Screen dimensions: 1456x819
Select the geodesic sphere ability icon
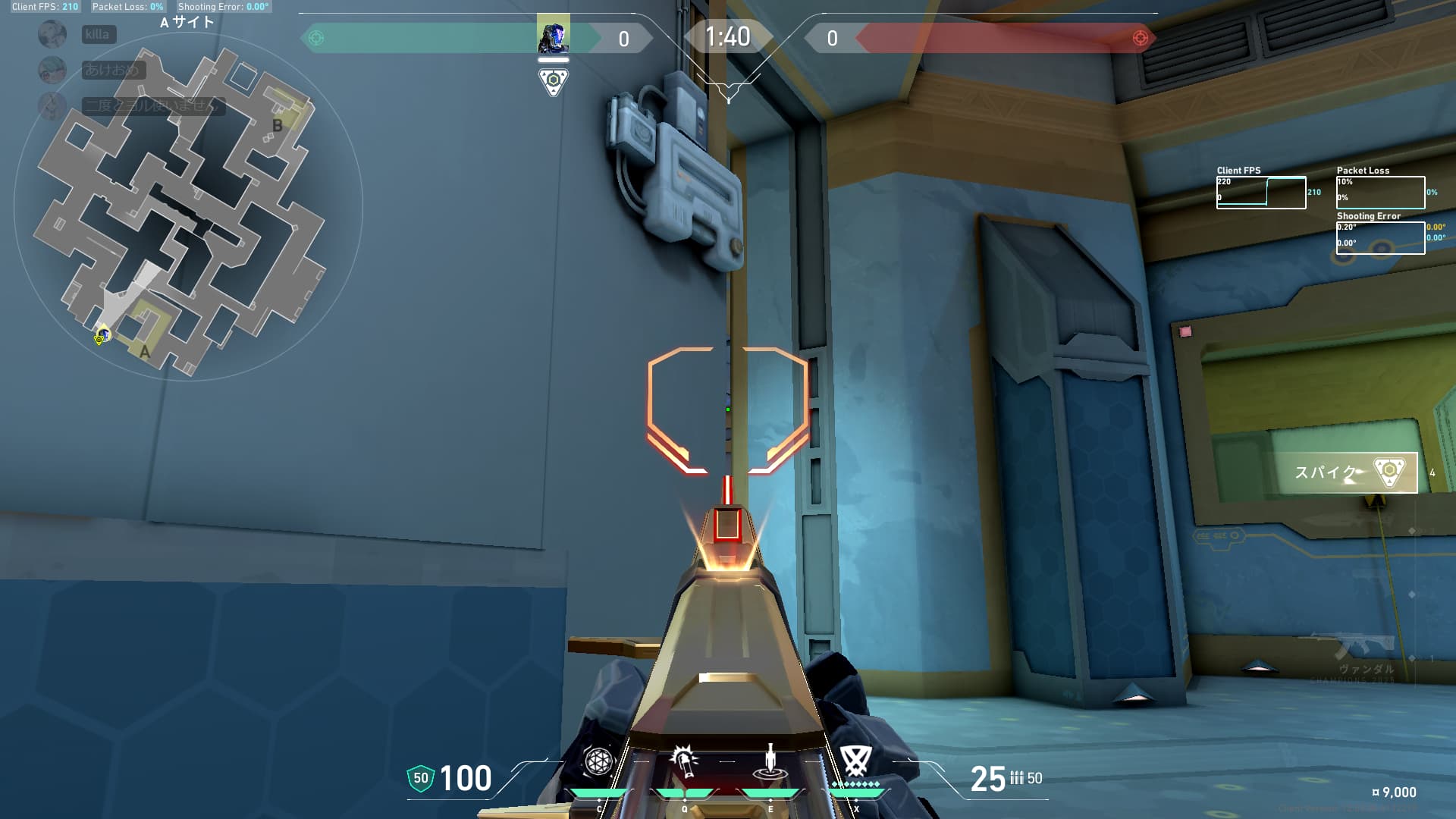598,761
